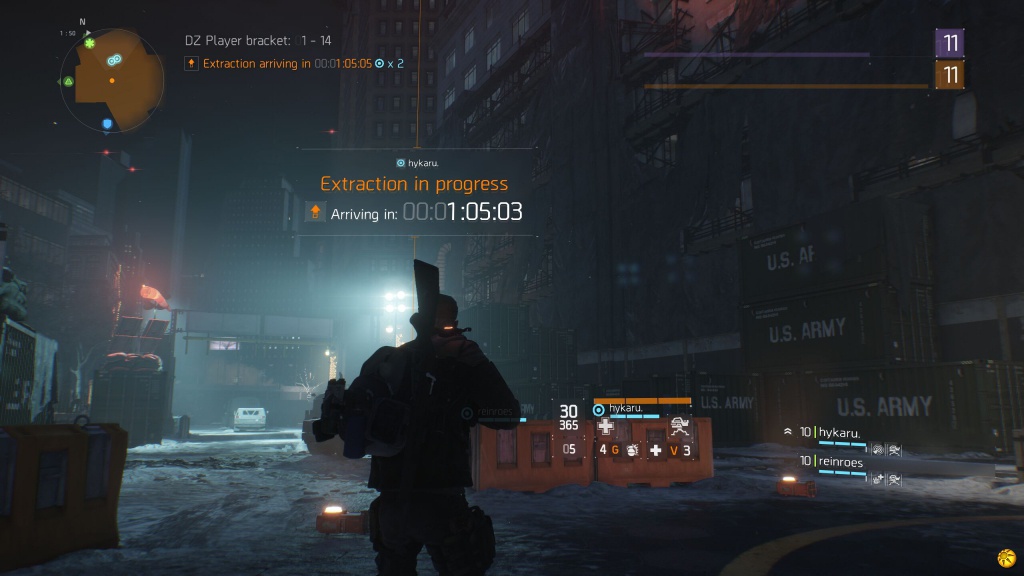Open the circular minimap
The width and height of the screenshot is (1024, 576).
pyautogui.click(x=111, y=80)
